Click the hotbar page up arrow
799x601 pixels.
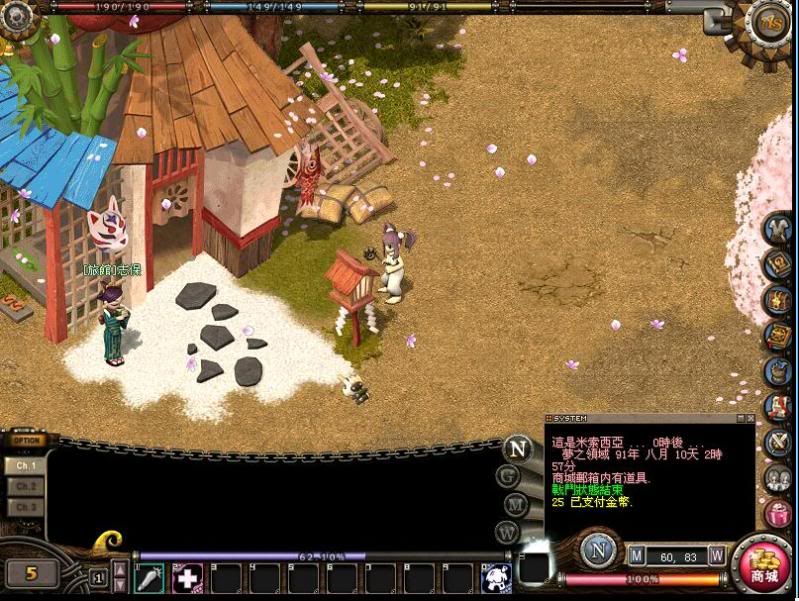pos(120,569)
